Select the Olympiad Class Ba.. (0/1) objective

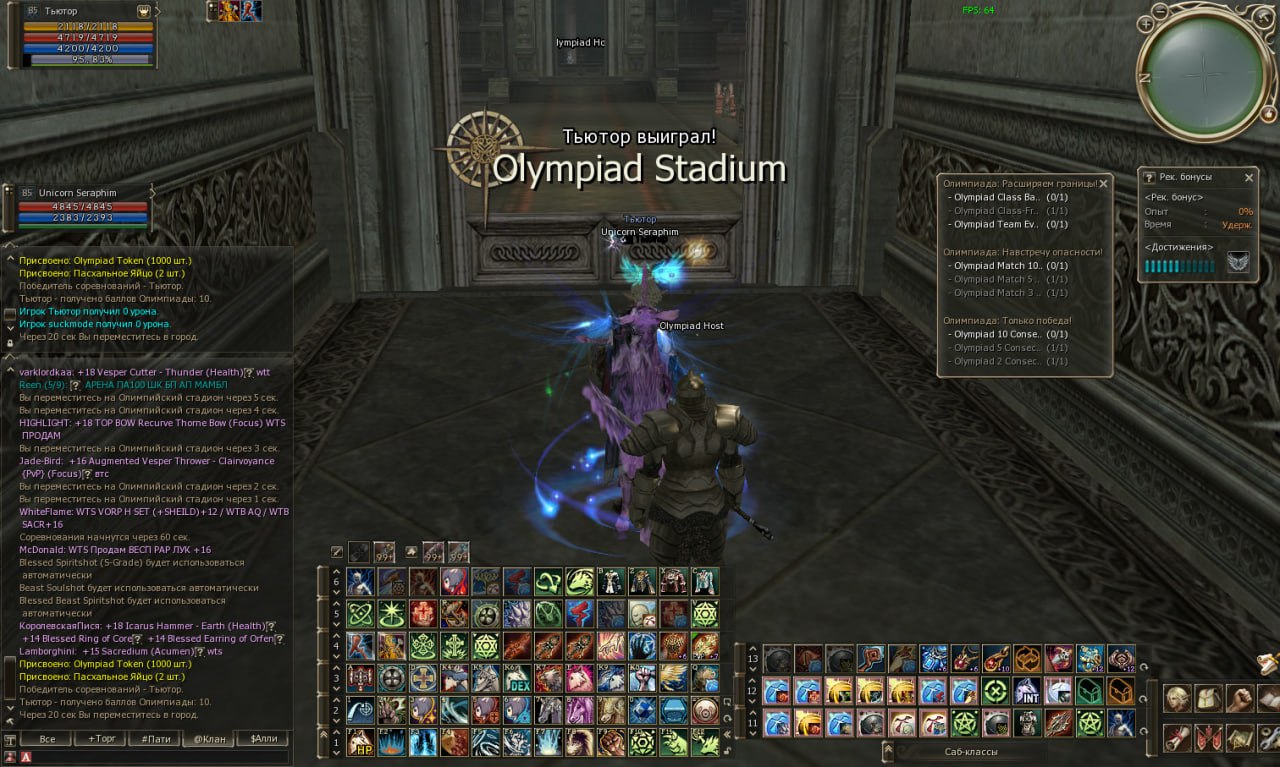[1002, 198]
